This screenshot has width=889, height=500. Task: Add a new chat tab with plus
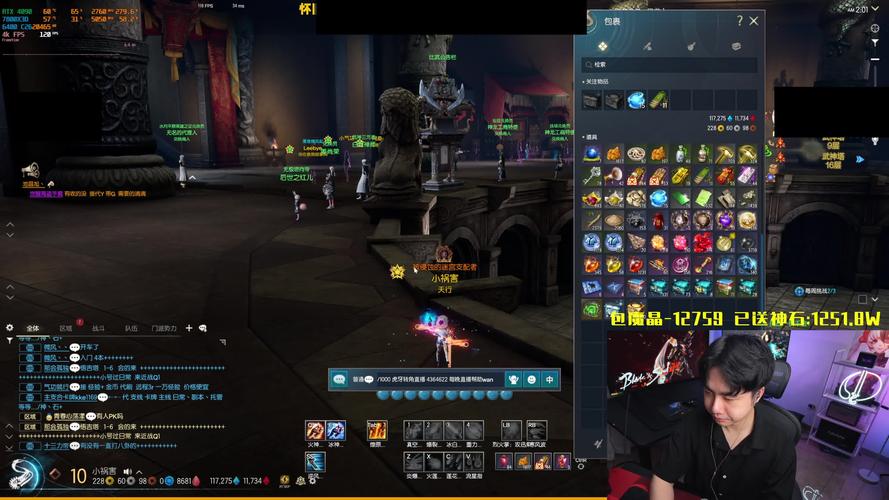point(188,328)
